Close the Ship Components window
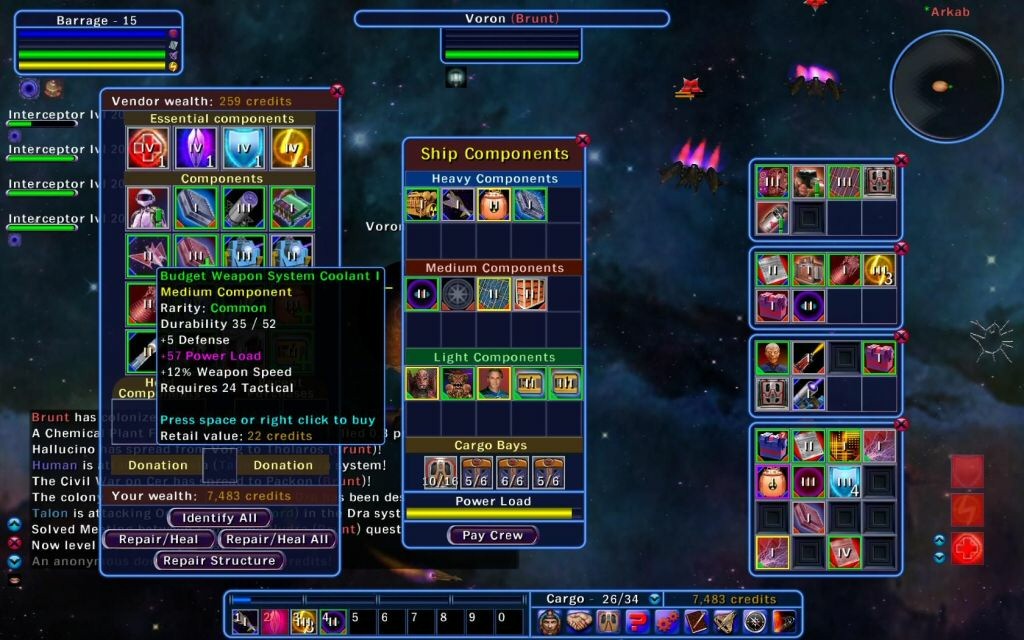The height and width of the screenshot is (640, 1024). 583,141
